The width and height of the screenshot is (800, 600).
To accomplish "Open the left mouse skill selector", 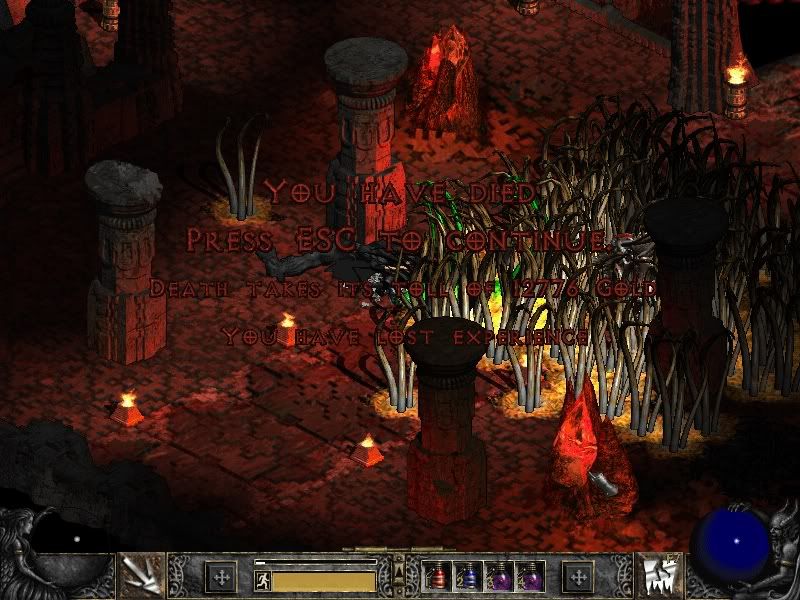I will pos(141,577).
